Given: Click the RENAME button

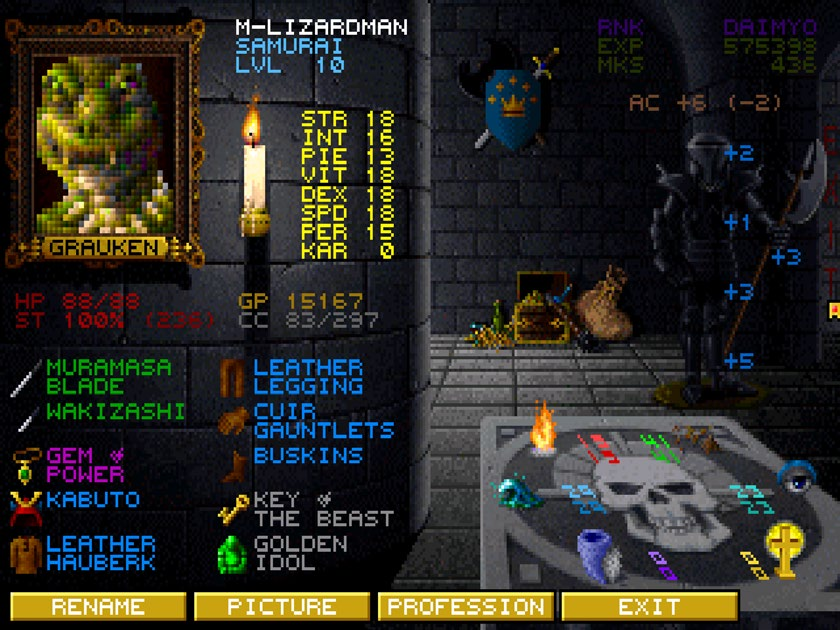Looking at the screenshot, I should 98,606.
